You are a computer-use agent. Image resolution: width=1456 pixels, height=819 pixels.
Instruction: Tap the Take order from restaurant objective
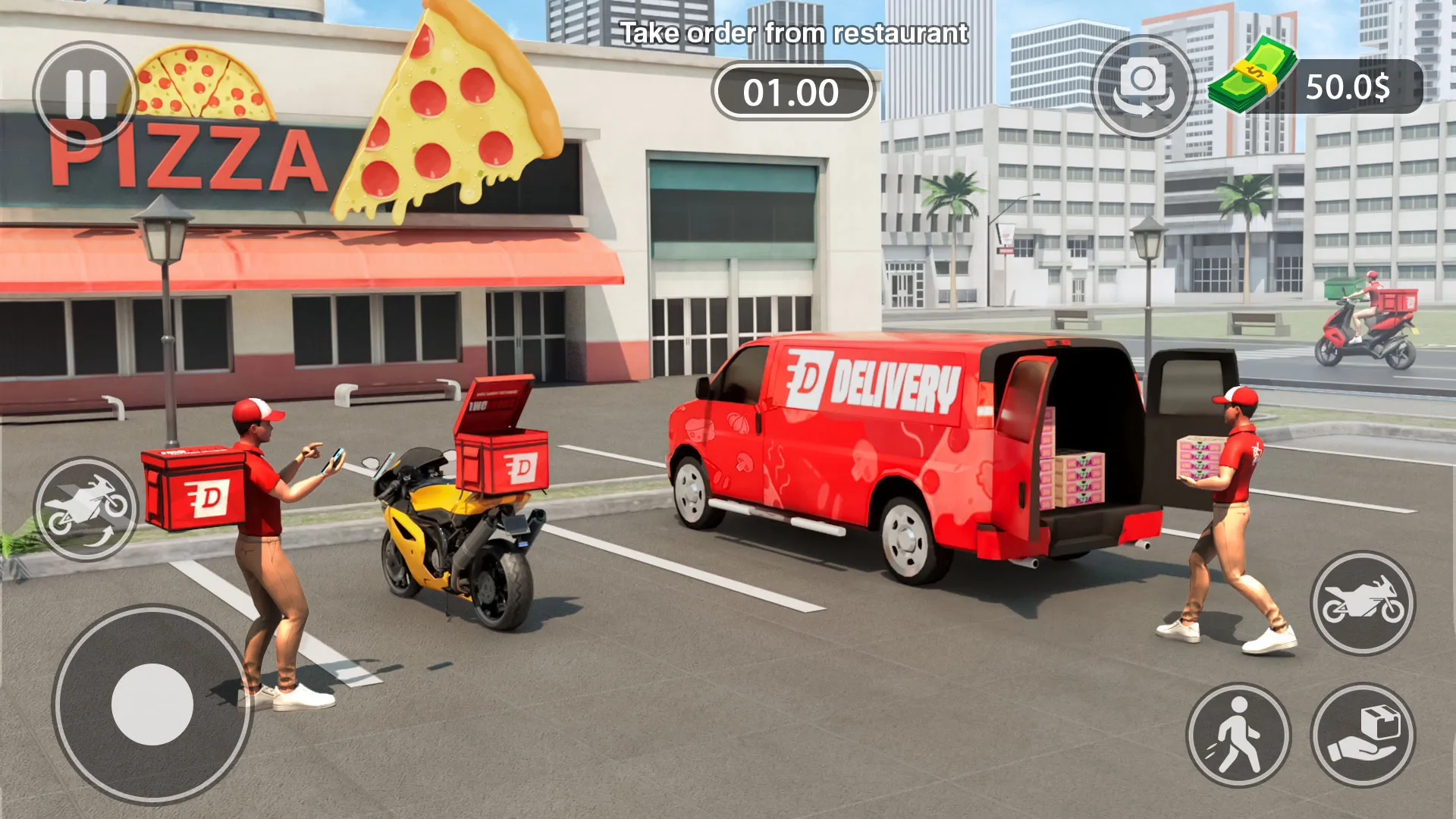(794, 33)
